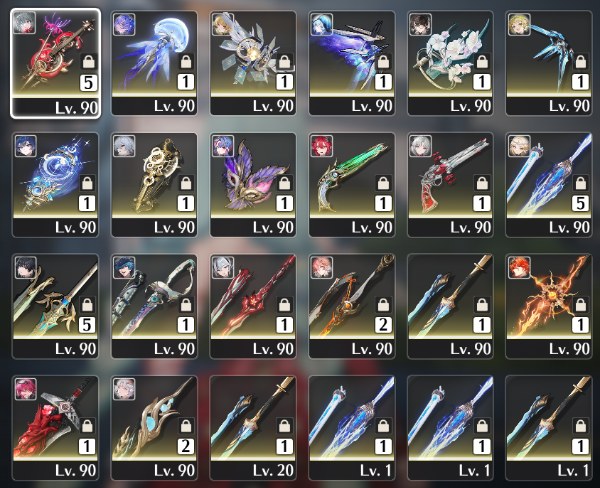Choose the green-barreled pistol
600x488 pixels.
pos(352,183)
